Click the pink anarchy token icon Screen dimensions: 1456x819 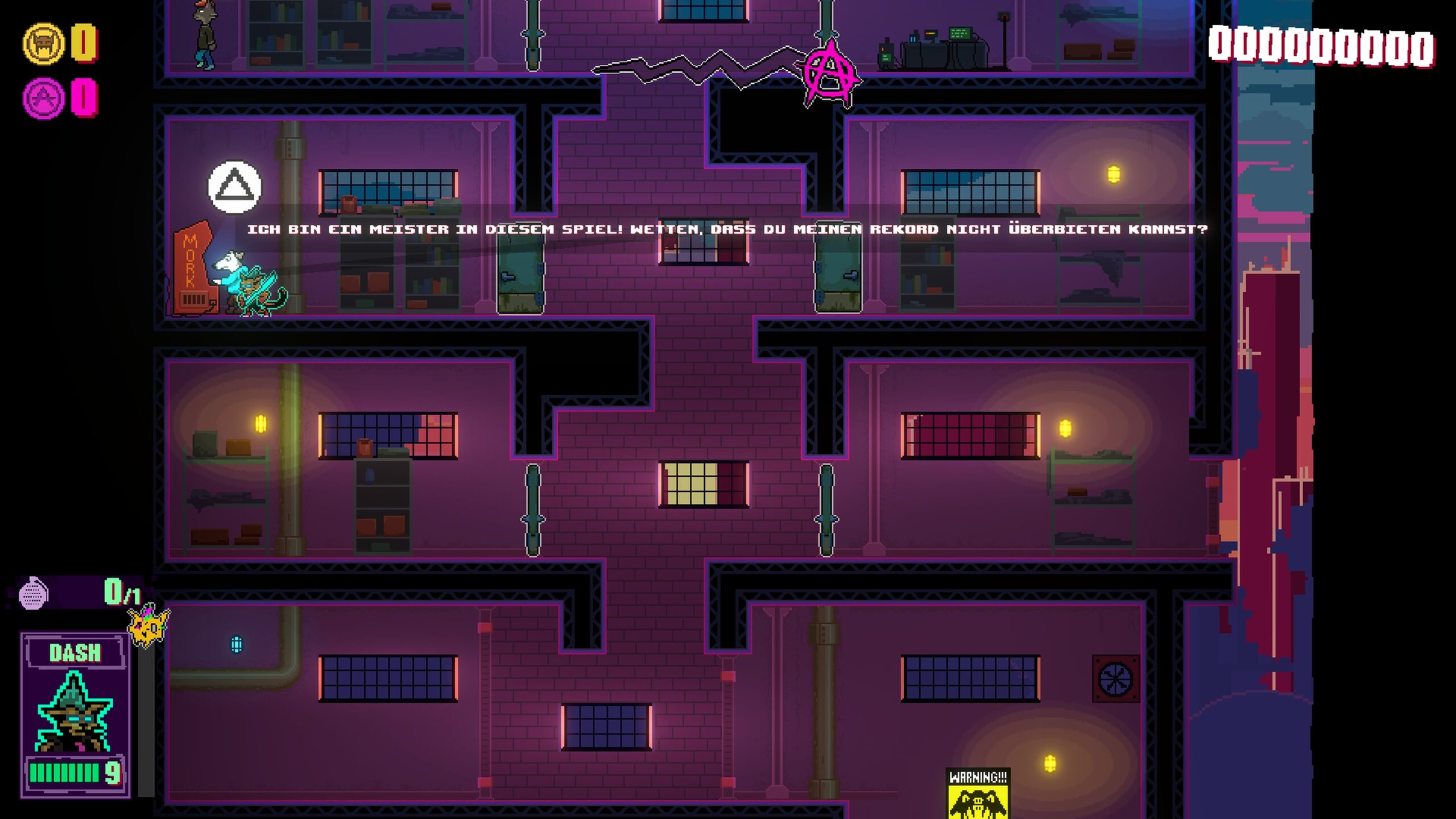[x=43, y=98]
